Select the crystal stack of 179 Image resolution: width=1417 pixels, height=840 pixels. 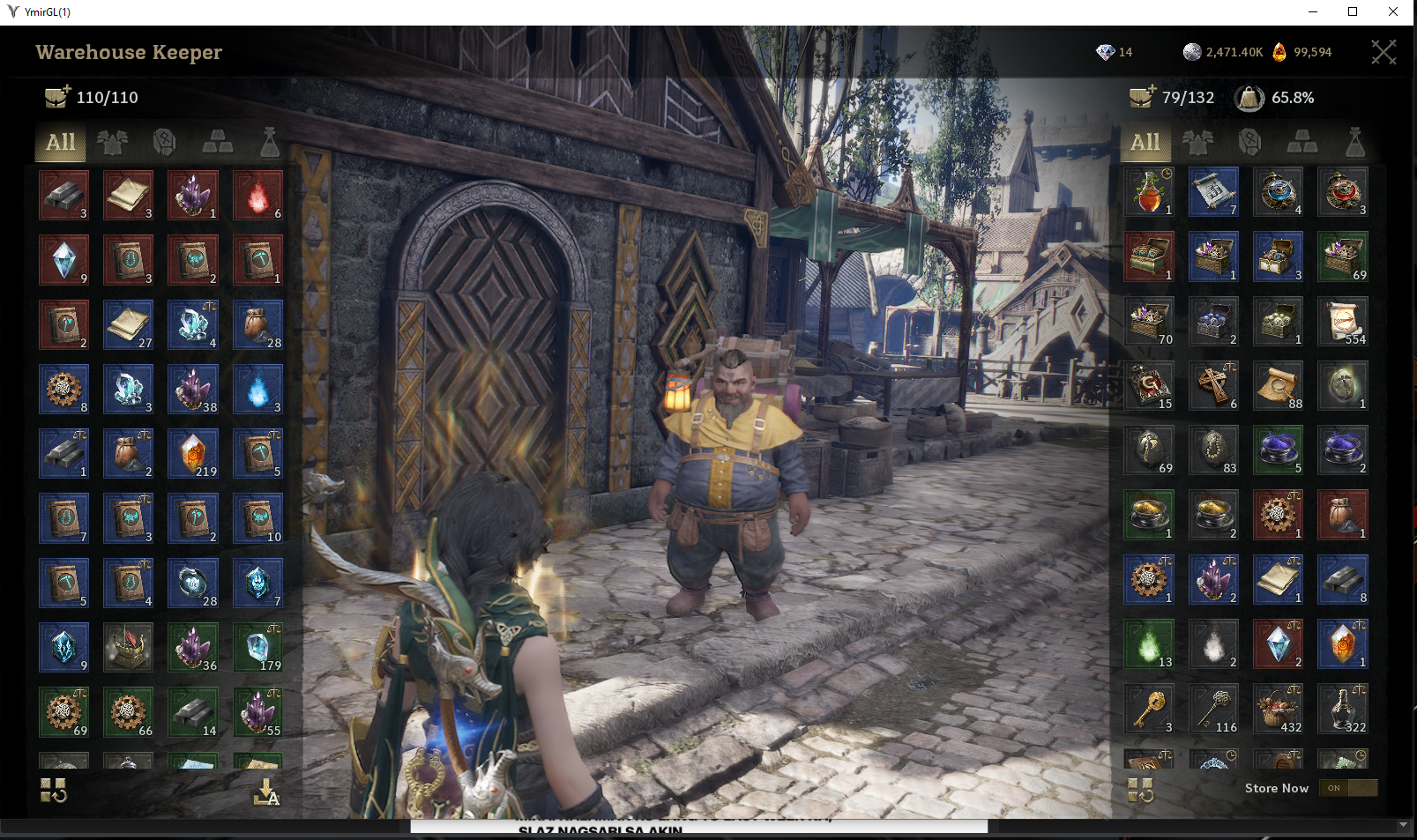(257, 648)
